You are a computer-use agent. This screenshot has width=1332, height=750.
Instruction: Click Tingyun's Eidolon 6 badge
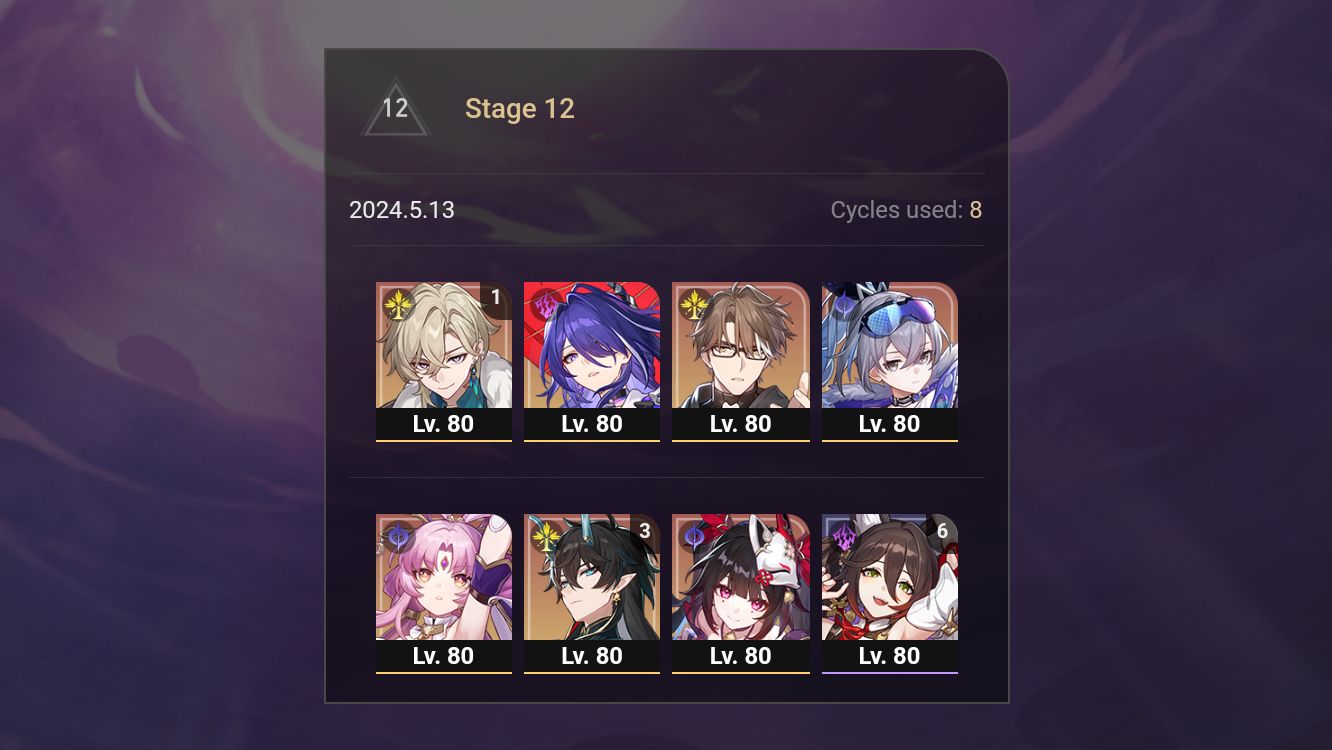click(x=941, y=530)
